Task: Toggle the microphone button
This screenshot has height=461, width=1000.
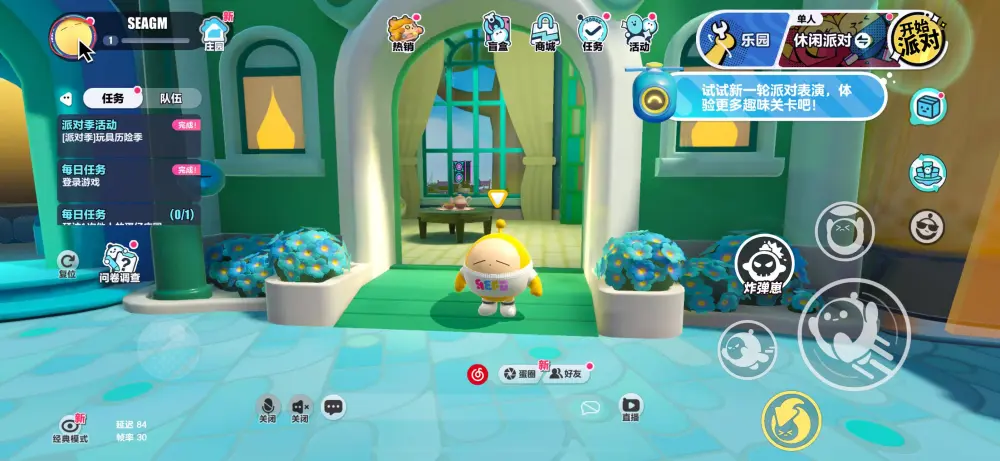Action: (267, 406)
